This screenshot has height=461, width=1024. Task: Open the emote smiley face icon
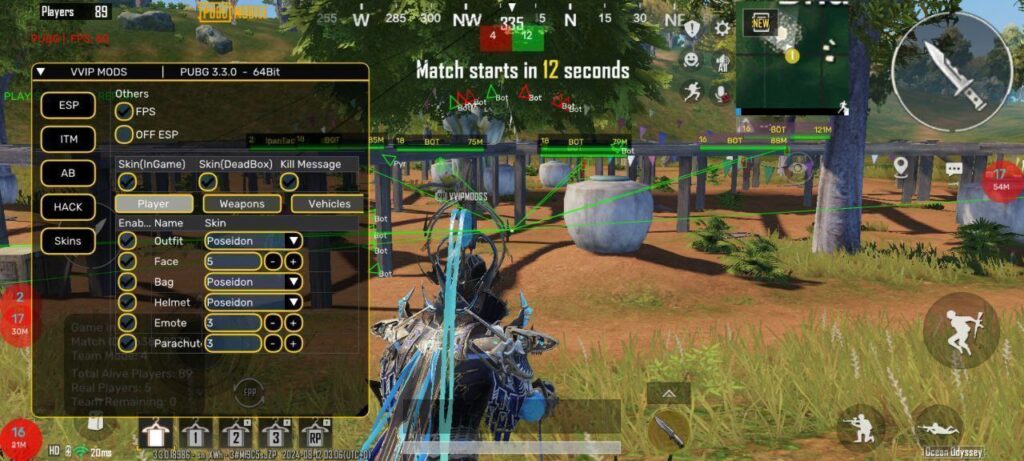691,60
